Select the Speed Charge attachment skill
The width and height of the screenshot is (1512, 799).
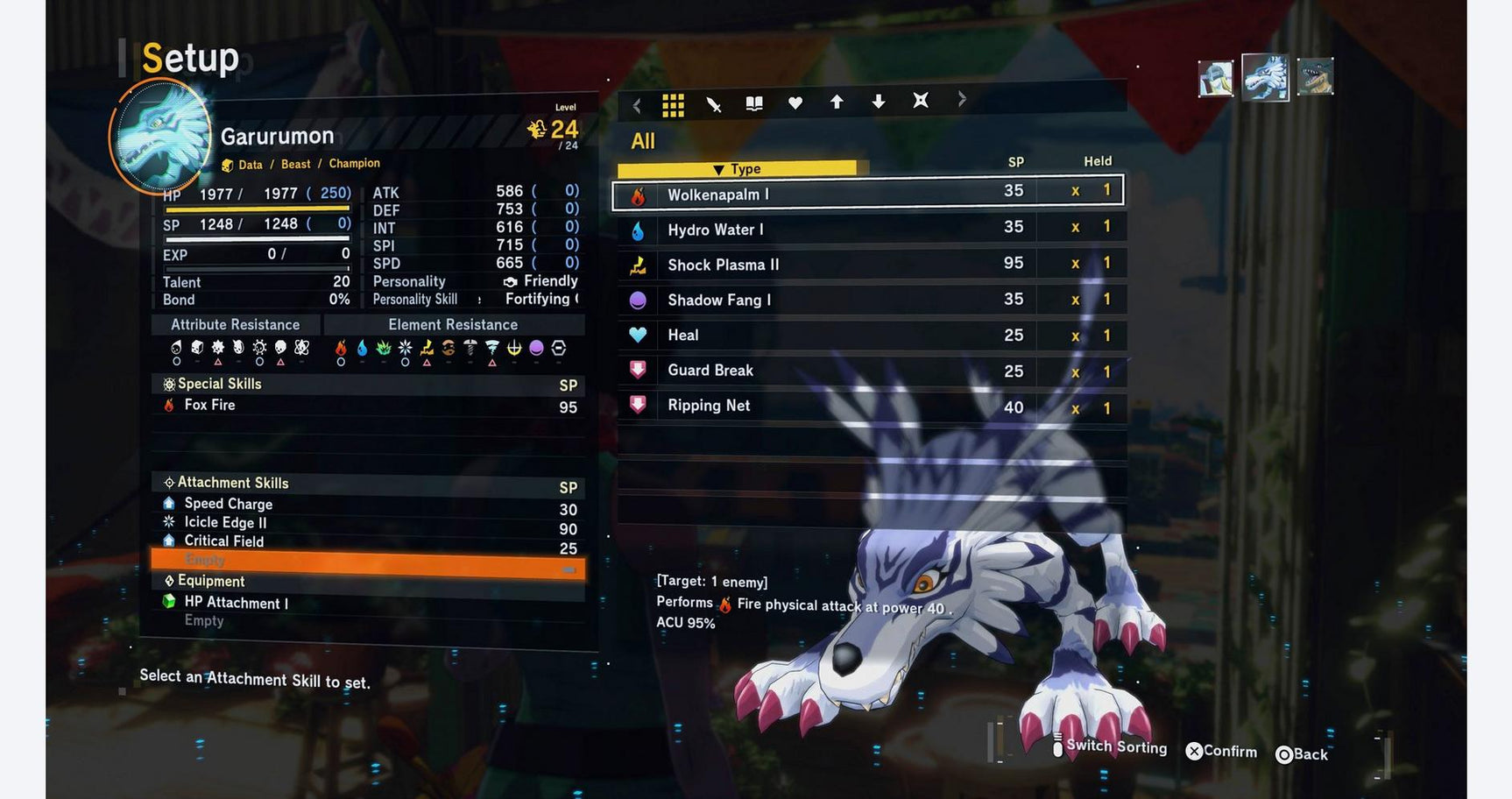(368, 504)
